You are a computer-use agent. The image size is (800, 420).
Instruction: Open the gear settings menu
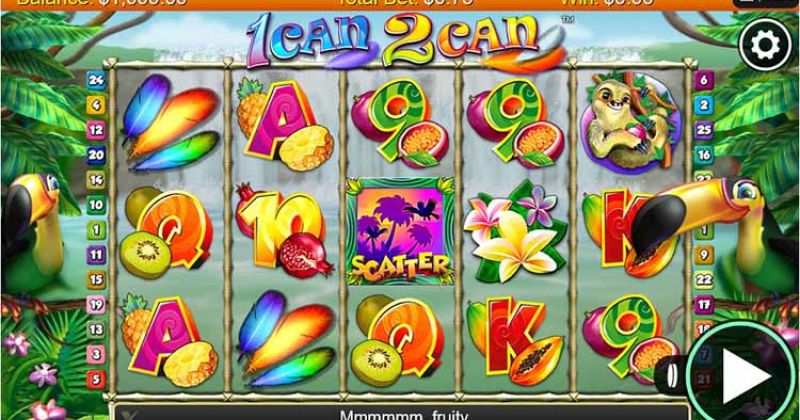765,43
